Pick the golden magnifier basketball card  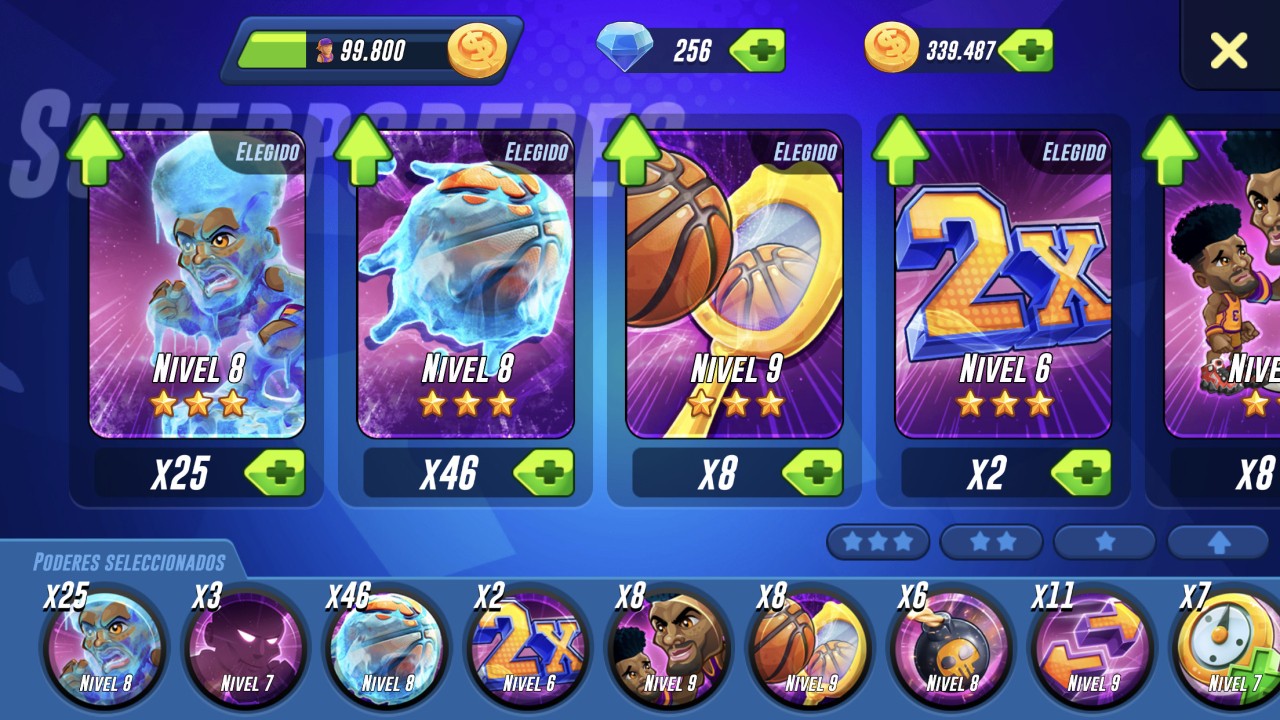pyautogui.click(x=735, y=285)
